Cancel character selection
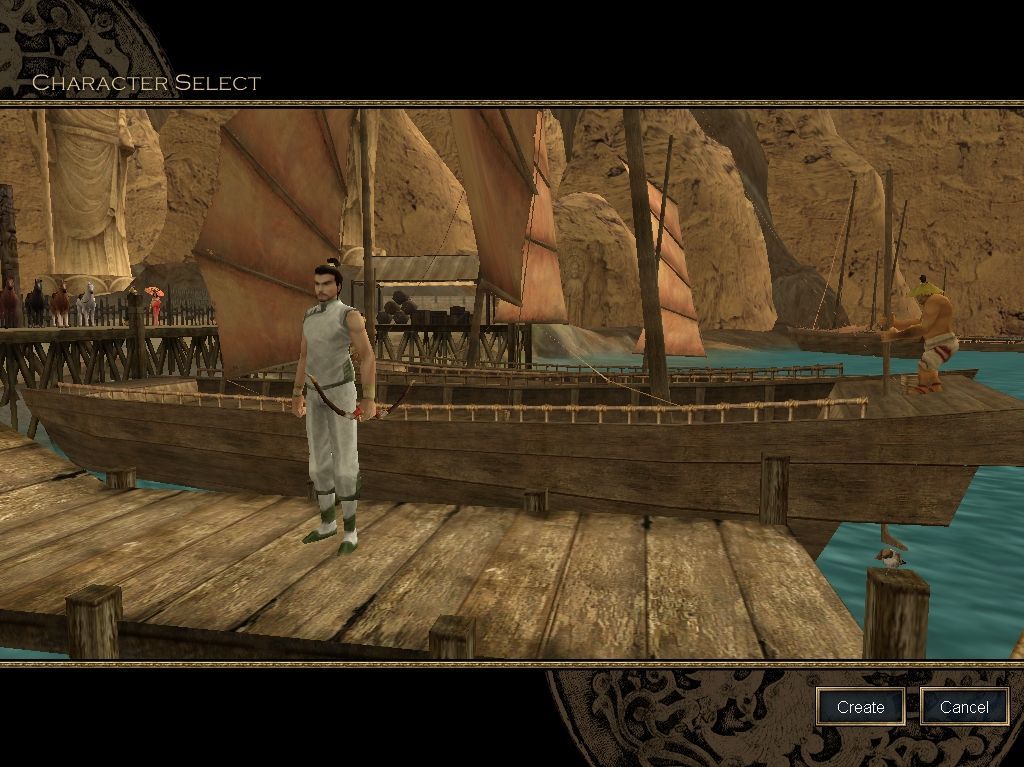1024x767 pixels. pyautogui.click(x=964, y=707)
